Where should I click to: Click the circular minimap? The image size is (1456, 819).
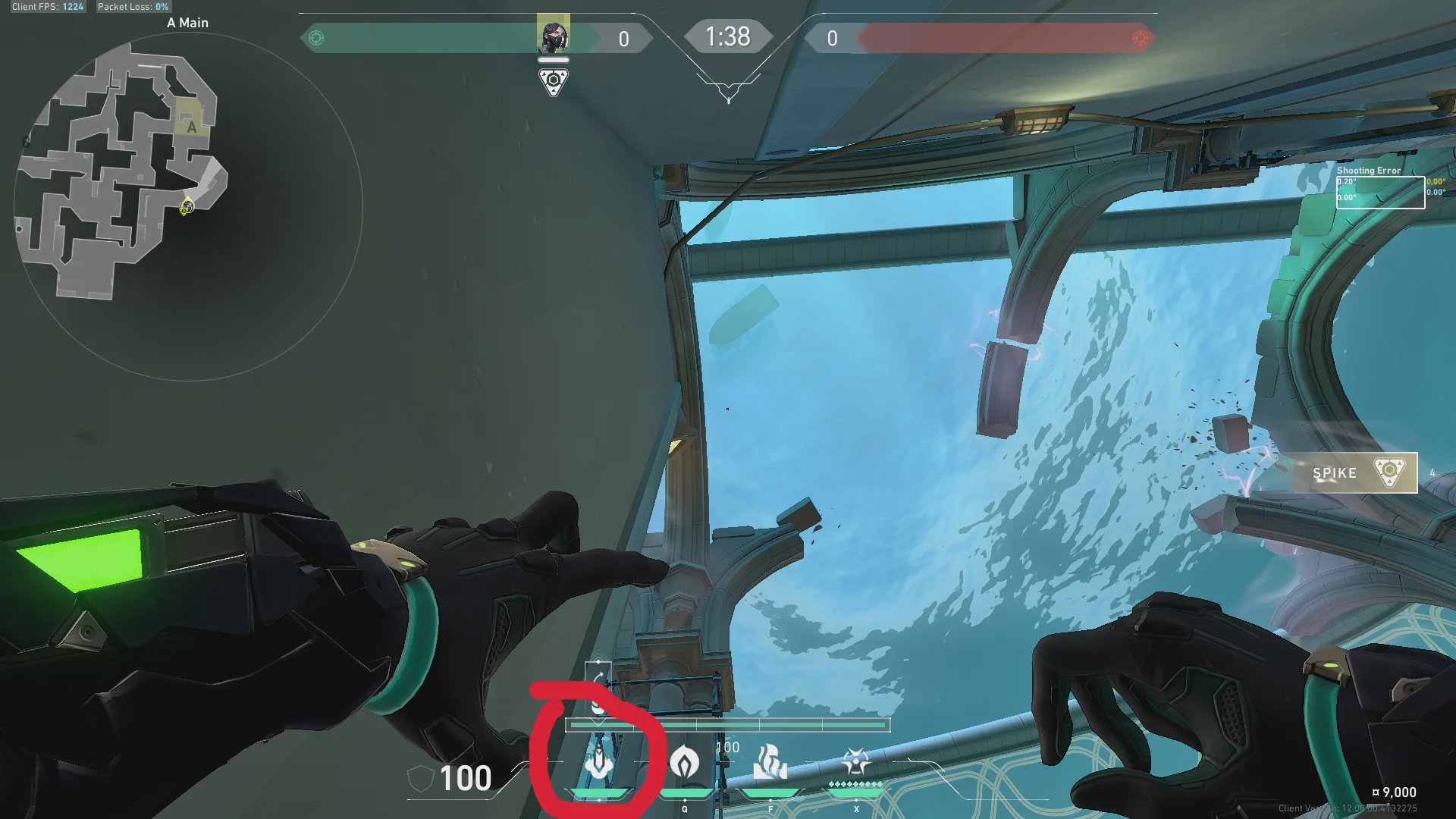pos(188,206)
